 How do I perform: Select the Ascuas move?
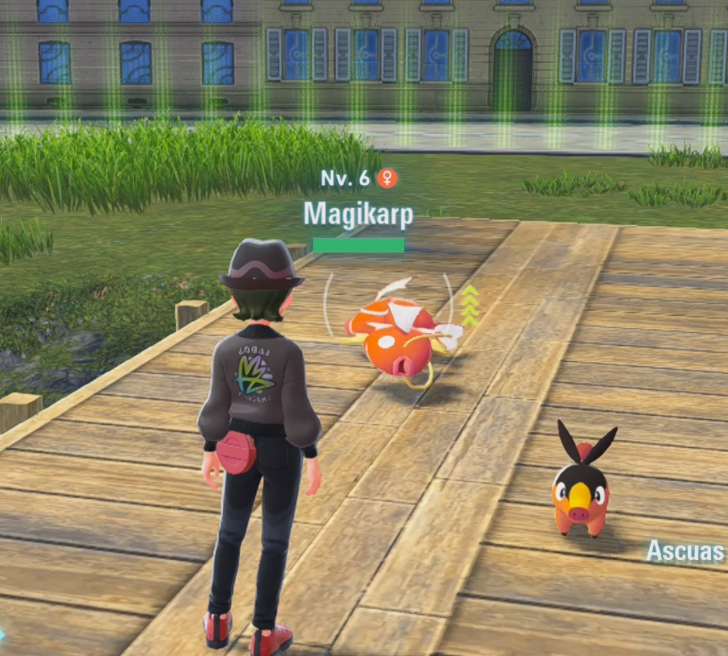(x=686, y=551)
